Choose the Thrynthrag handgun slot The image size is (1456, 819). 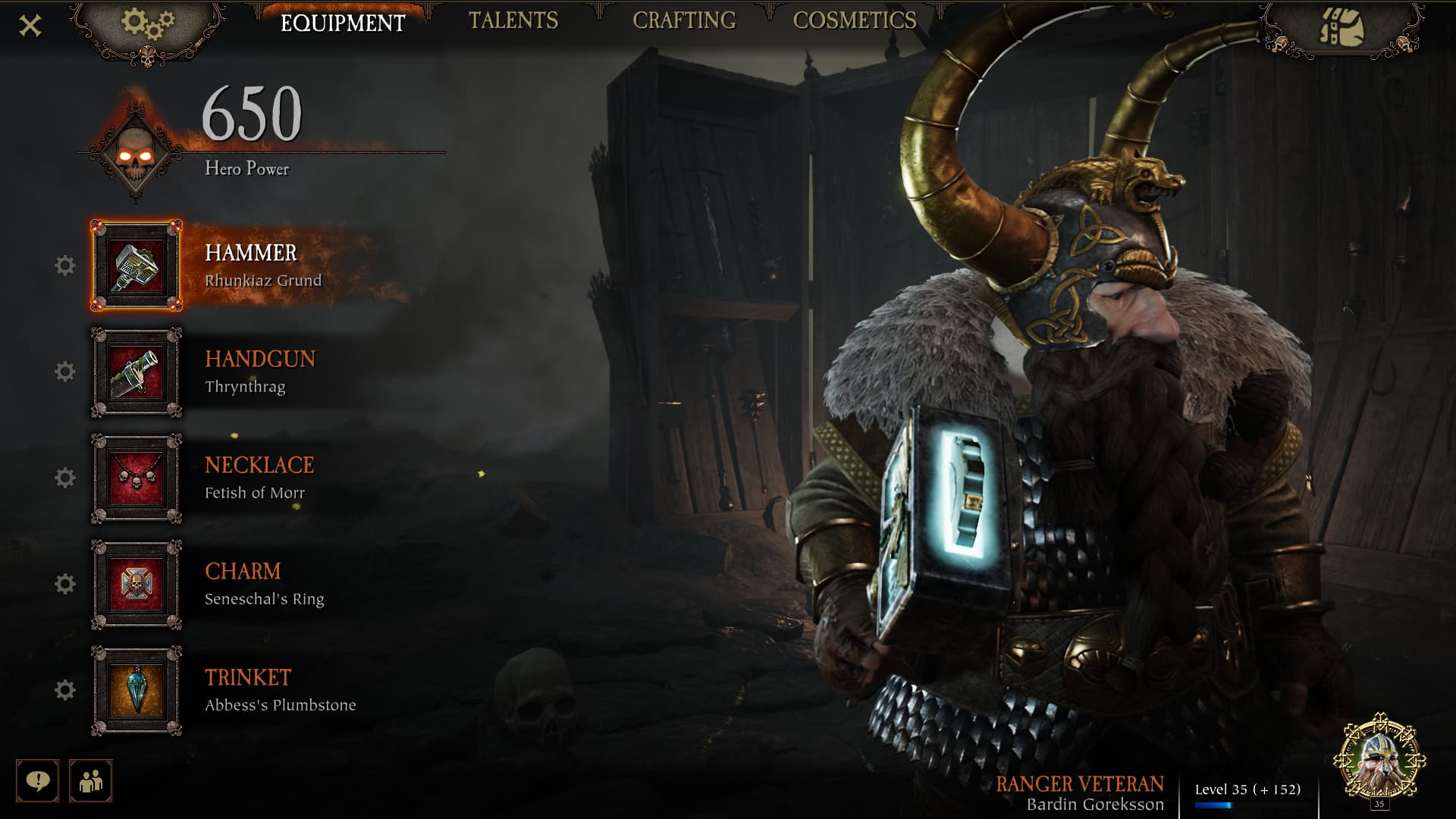point(136,372)
